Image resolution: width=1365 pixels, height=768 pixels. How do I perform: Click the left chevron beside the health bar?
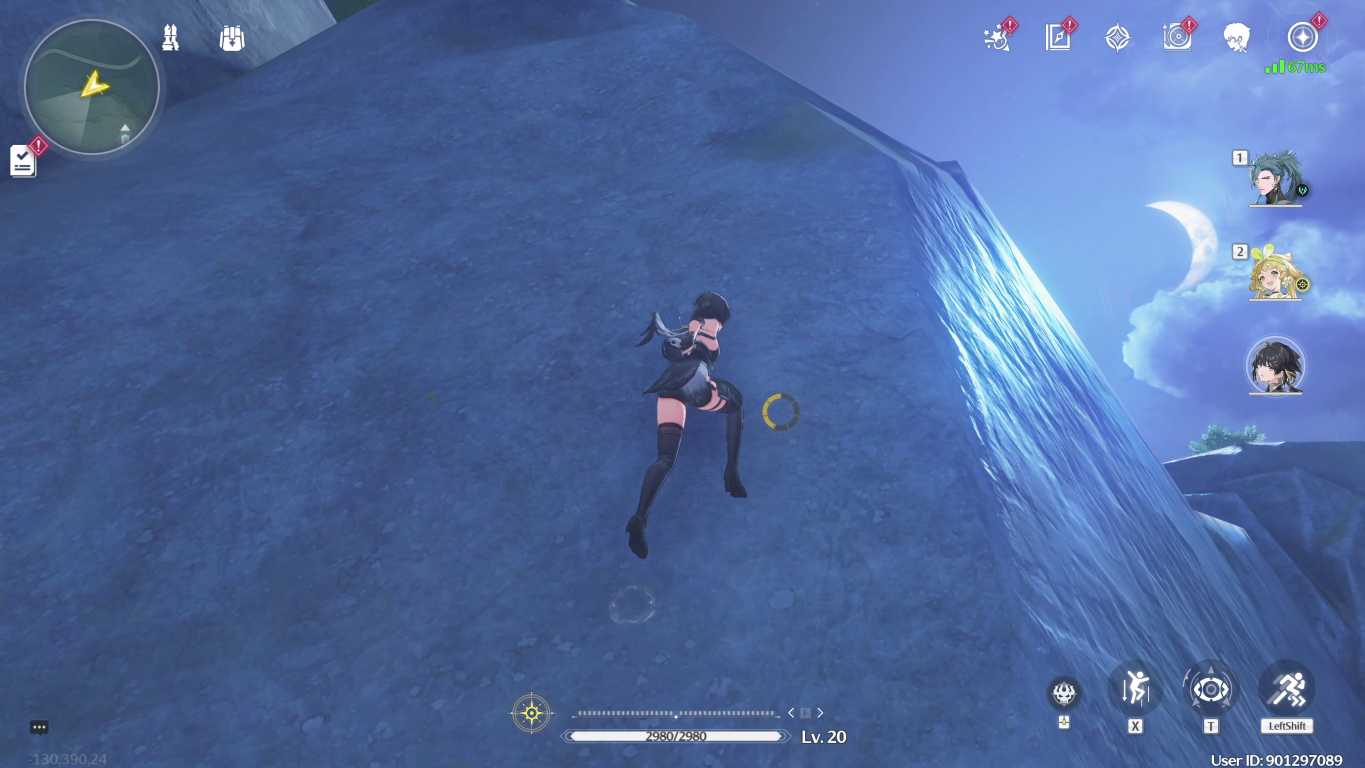coord(791,712)
